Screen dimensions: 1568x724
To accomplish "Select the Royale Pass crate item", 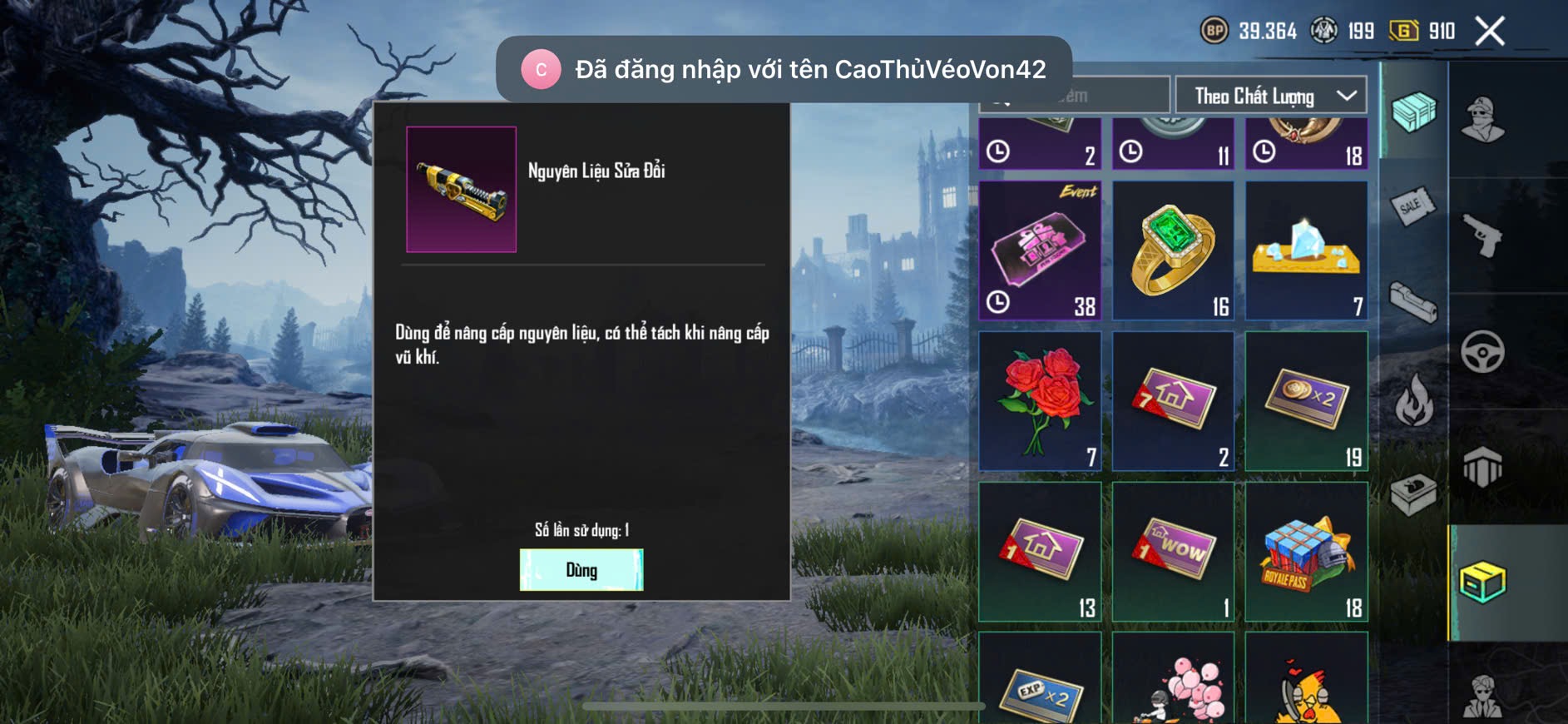I will click(x=1306, y=552).
